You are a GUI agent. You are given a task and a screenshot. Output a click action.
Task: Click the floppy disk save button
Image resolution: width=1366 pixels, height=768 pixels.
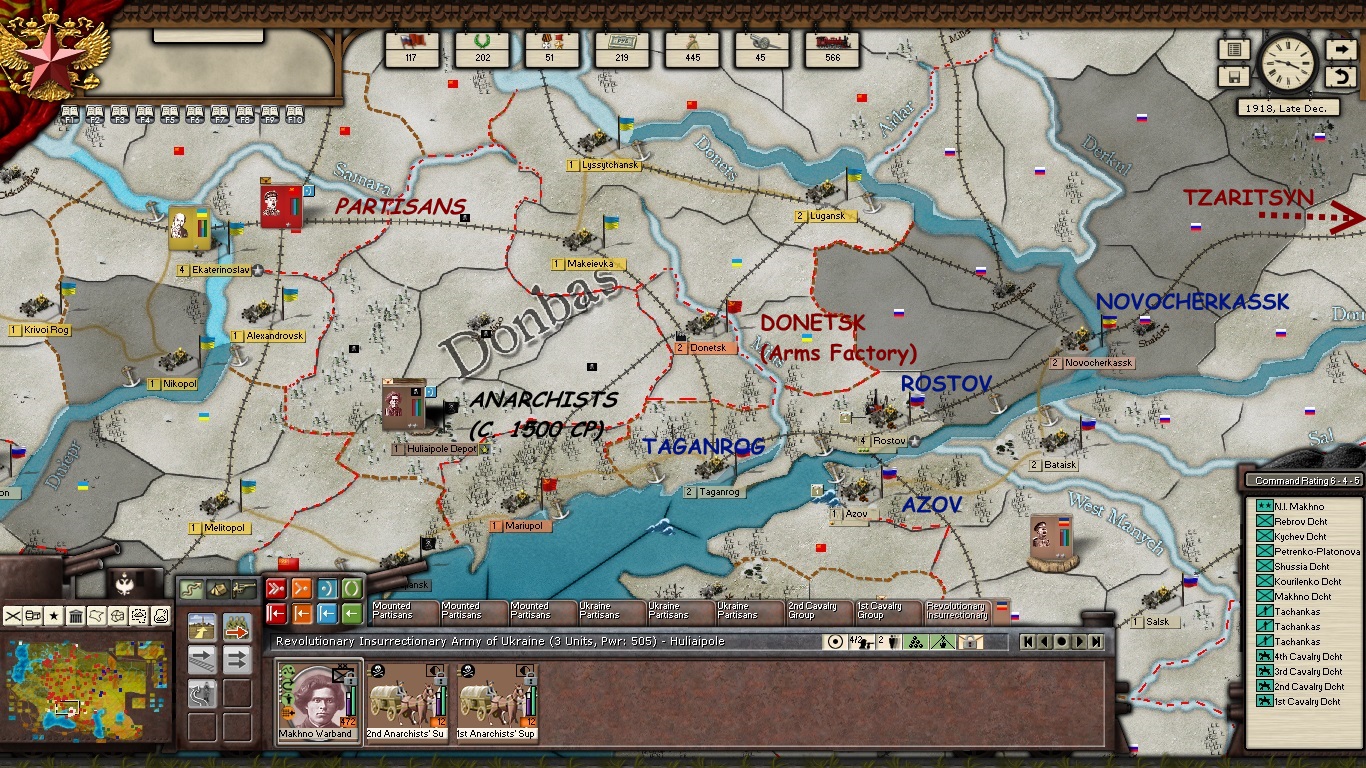(1234, 77)
